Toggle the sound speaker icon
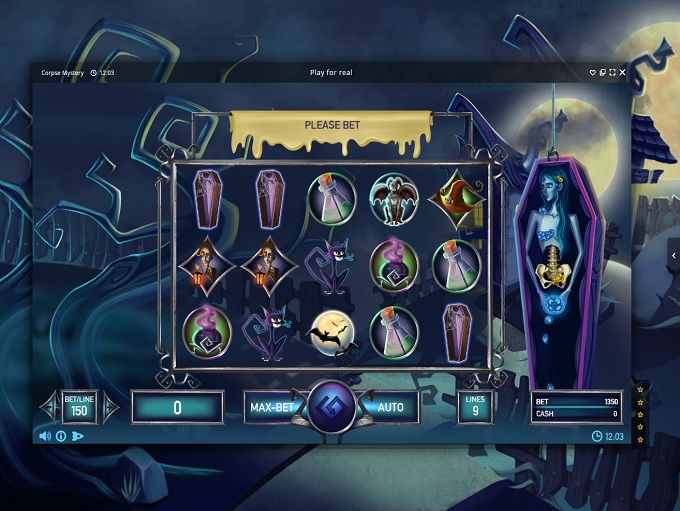 pos(45,436)
